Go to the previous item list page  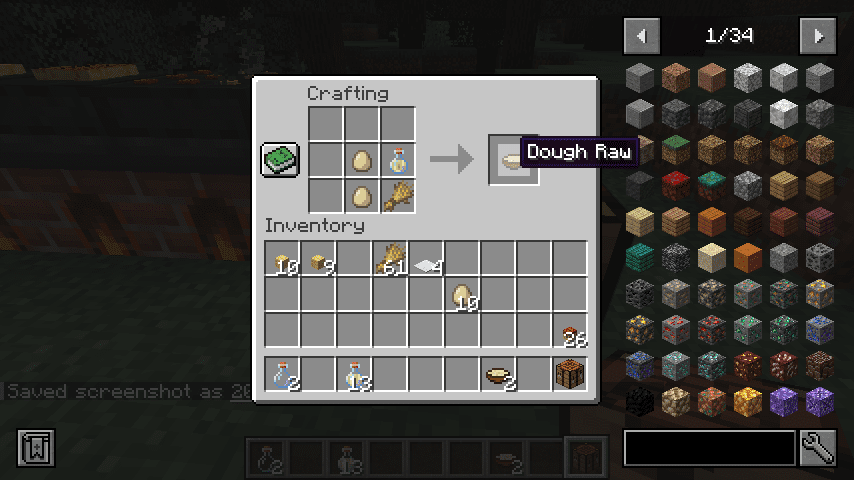pos(641,36)
